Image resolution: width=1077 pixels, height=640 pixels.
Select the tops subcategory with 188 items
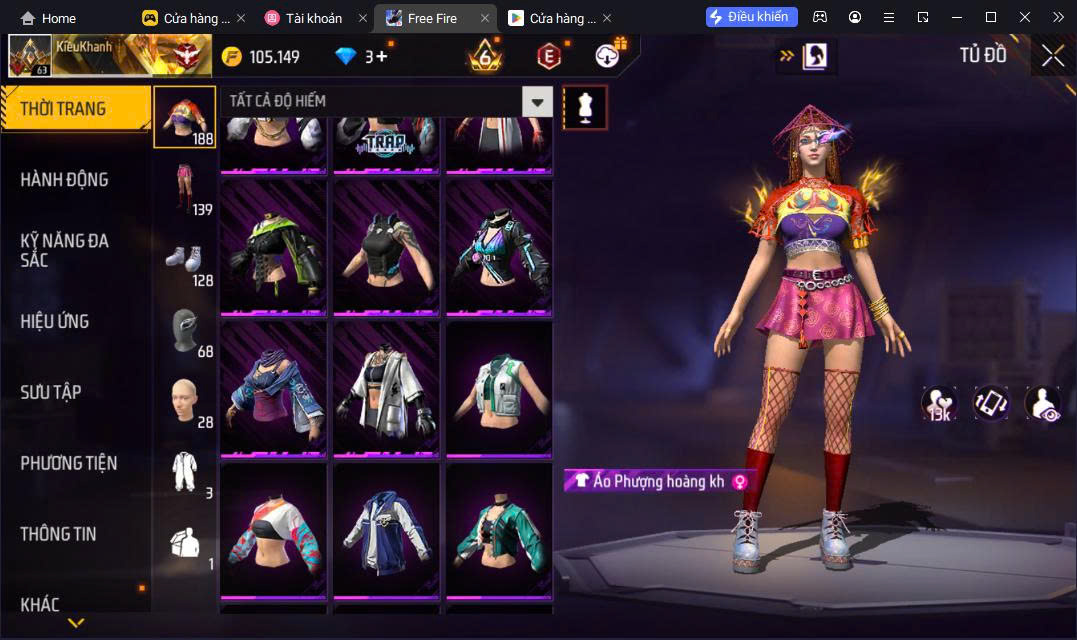[184, 117]
